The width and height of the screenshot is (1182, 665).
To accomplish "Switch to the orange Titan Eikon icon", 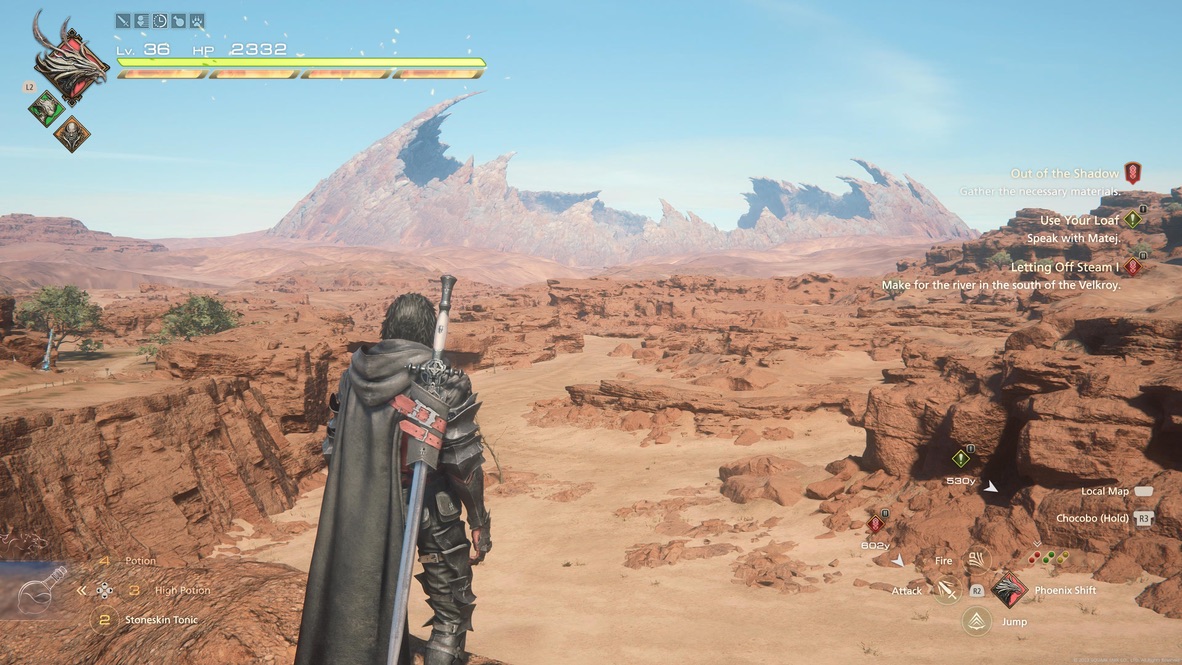I will pos(72,133).
